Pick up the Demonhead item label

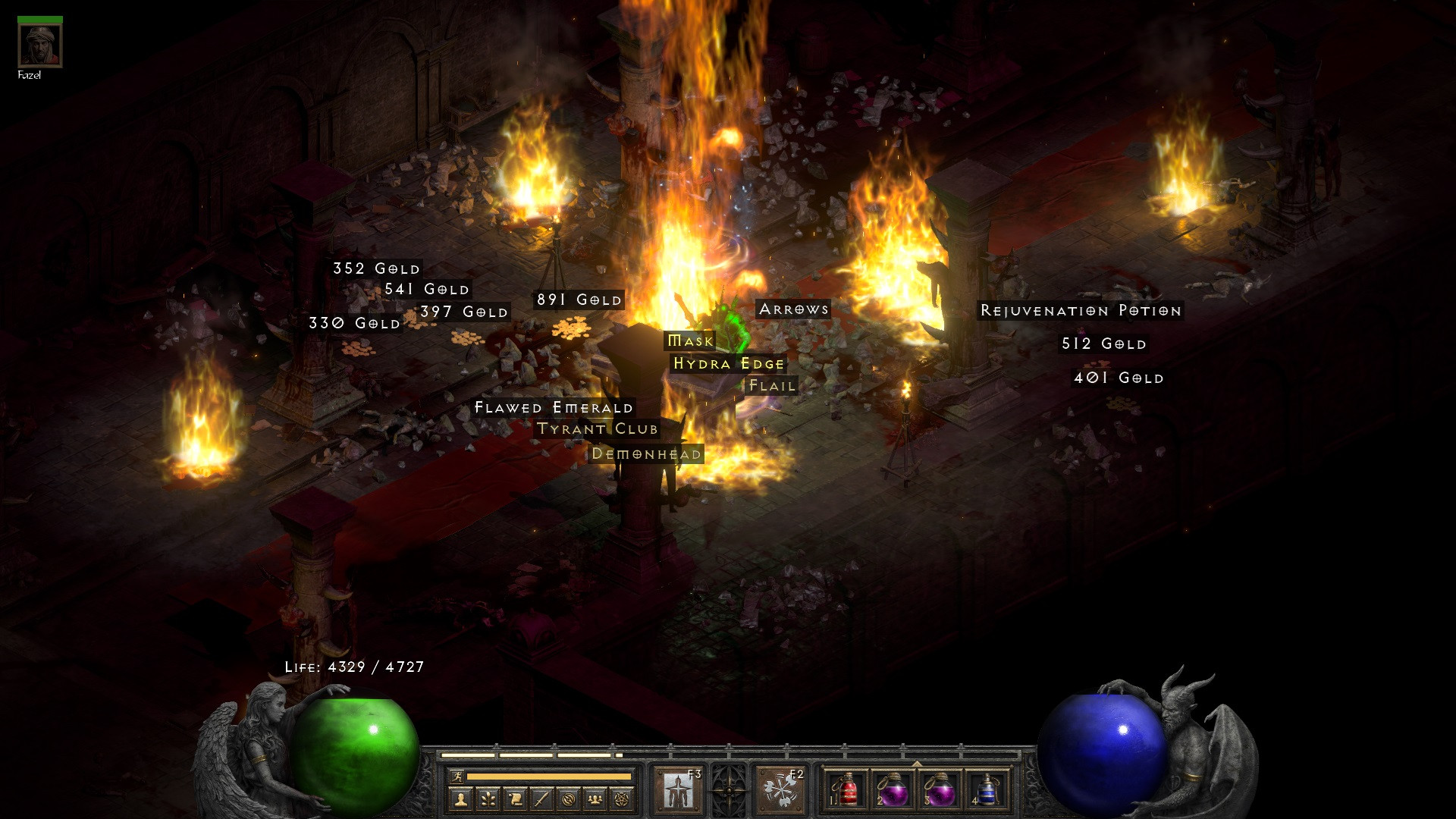(646, 454)
